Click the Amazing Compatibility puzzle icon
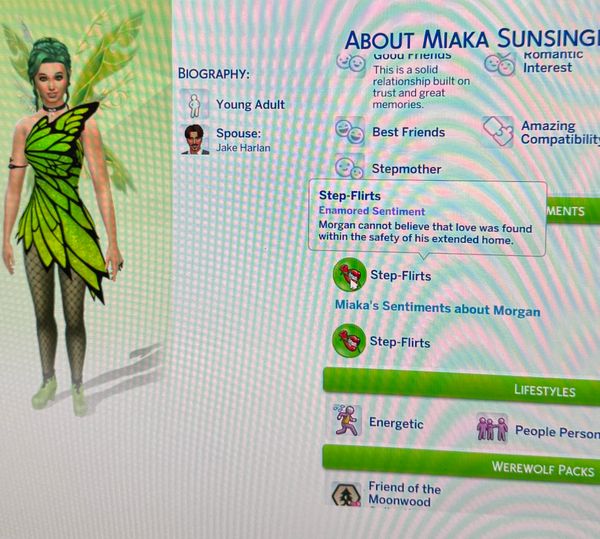 [x=497, y=133]
